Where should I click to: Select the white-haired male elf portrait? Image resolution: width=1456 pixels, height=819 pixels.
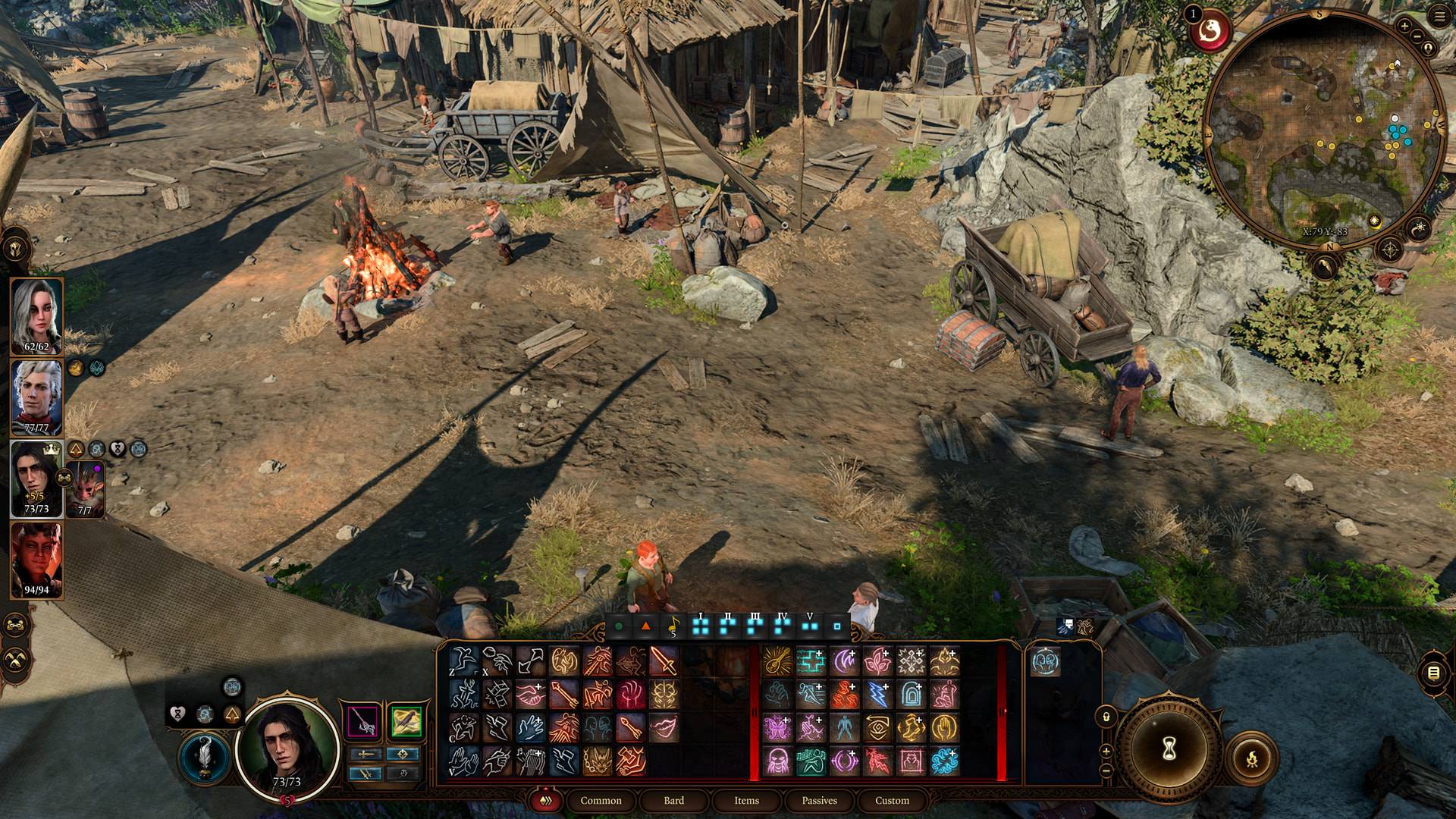[36, 397]
